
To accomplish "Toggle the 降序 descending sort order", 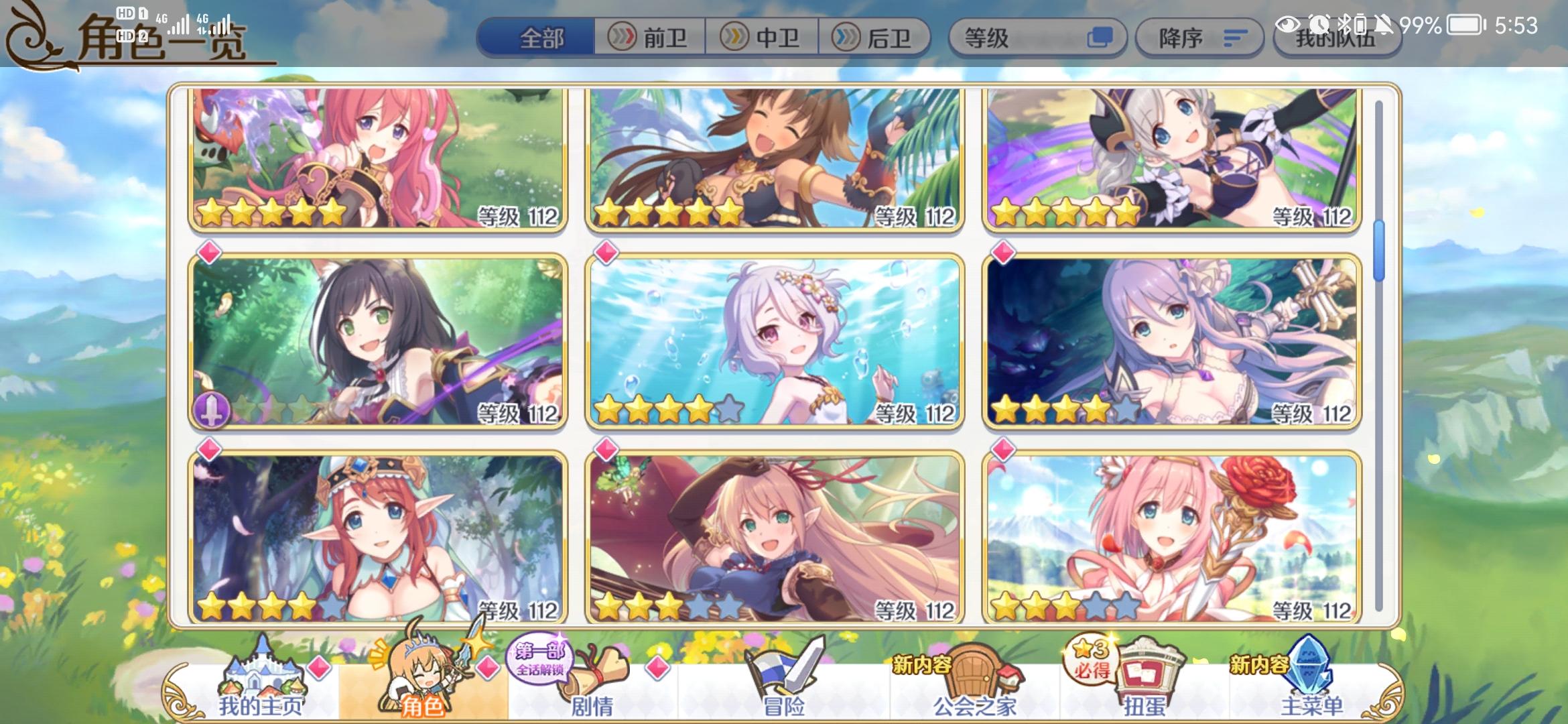I will (1199, 38).
